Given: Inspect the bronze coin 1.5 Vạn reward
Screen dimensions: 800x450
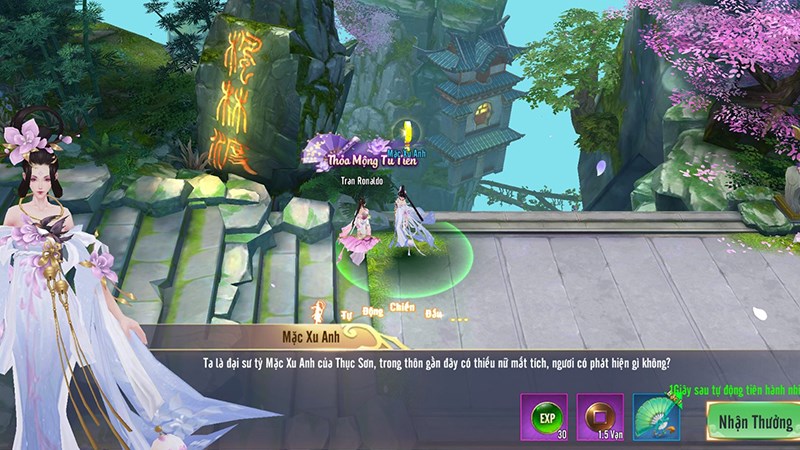Looking at the screenshot, I should (600, 418).
